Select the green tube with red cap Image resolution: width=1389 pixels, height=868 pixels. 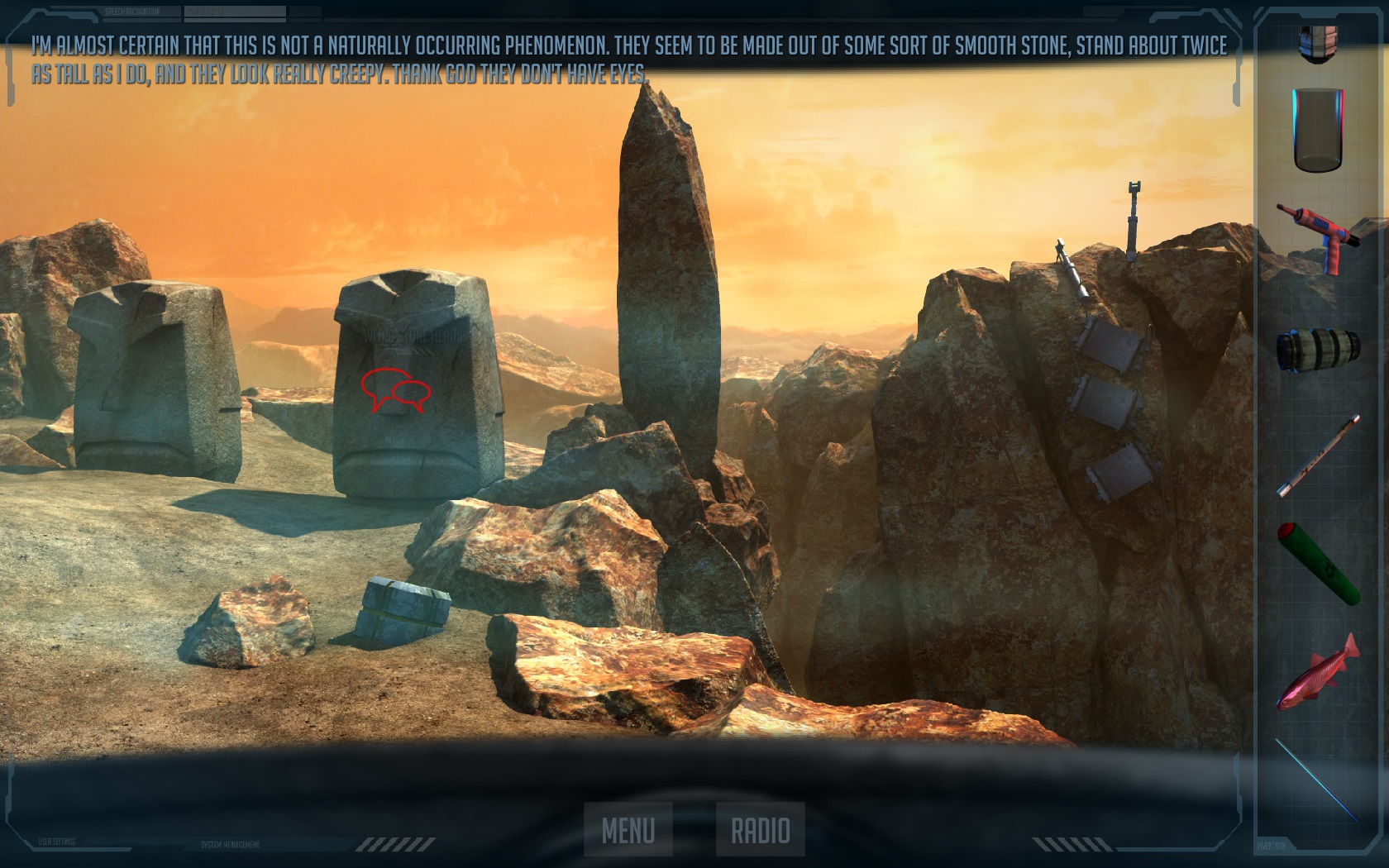[1319, 565]
